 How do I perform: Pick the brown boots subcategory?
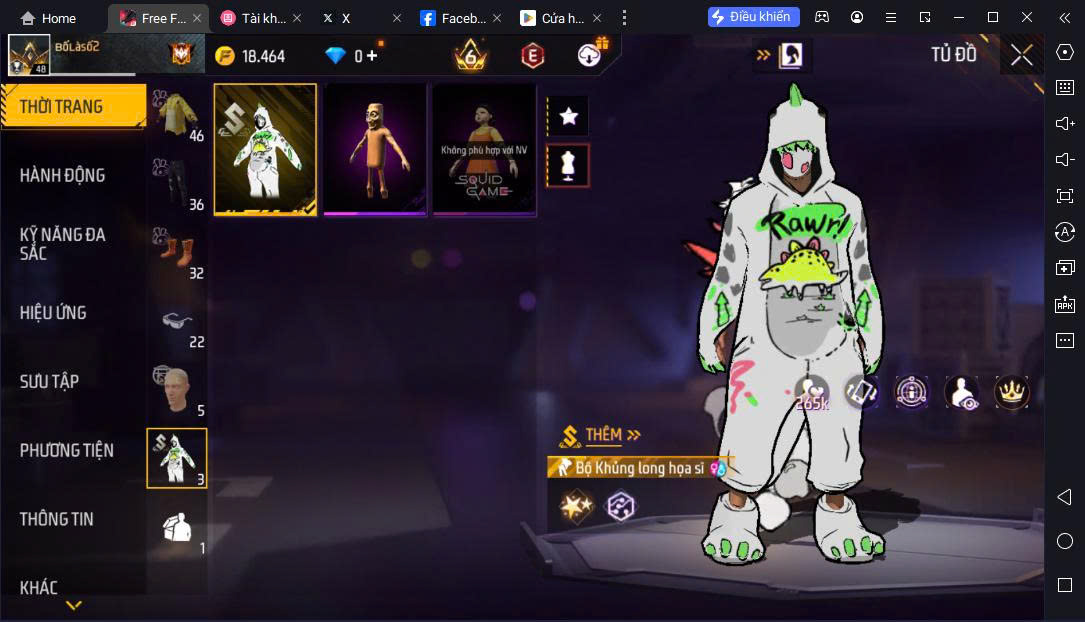tap(177, 253)
